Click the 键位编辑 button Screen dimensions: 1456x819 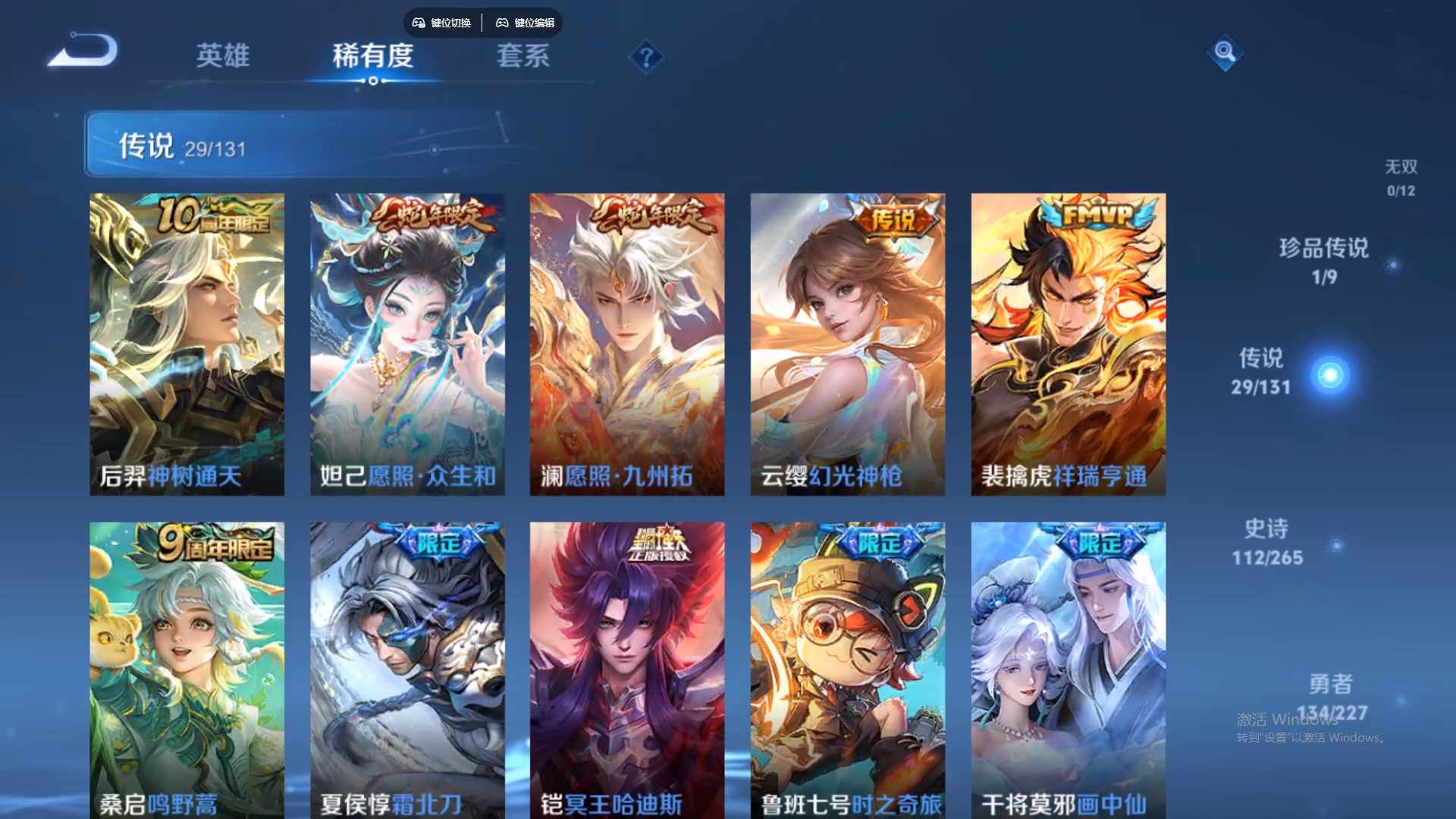(x=533, y=23)
